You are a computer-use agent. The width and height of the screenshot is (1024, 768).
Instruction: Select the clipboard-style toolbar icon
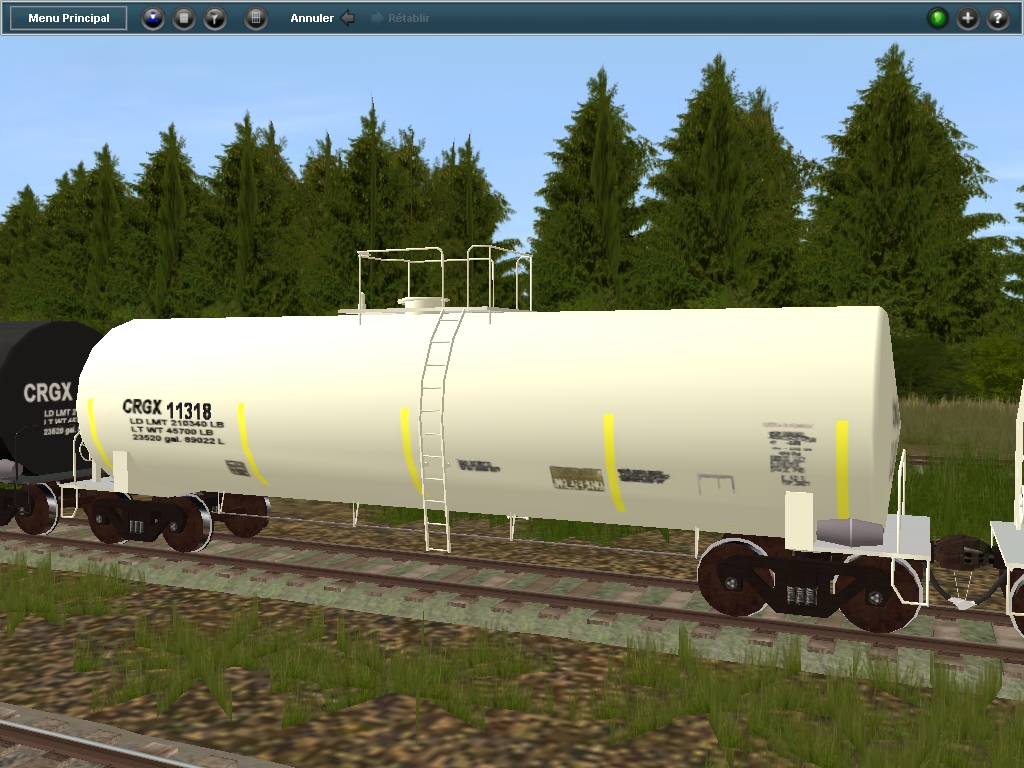184,18
